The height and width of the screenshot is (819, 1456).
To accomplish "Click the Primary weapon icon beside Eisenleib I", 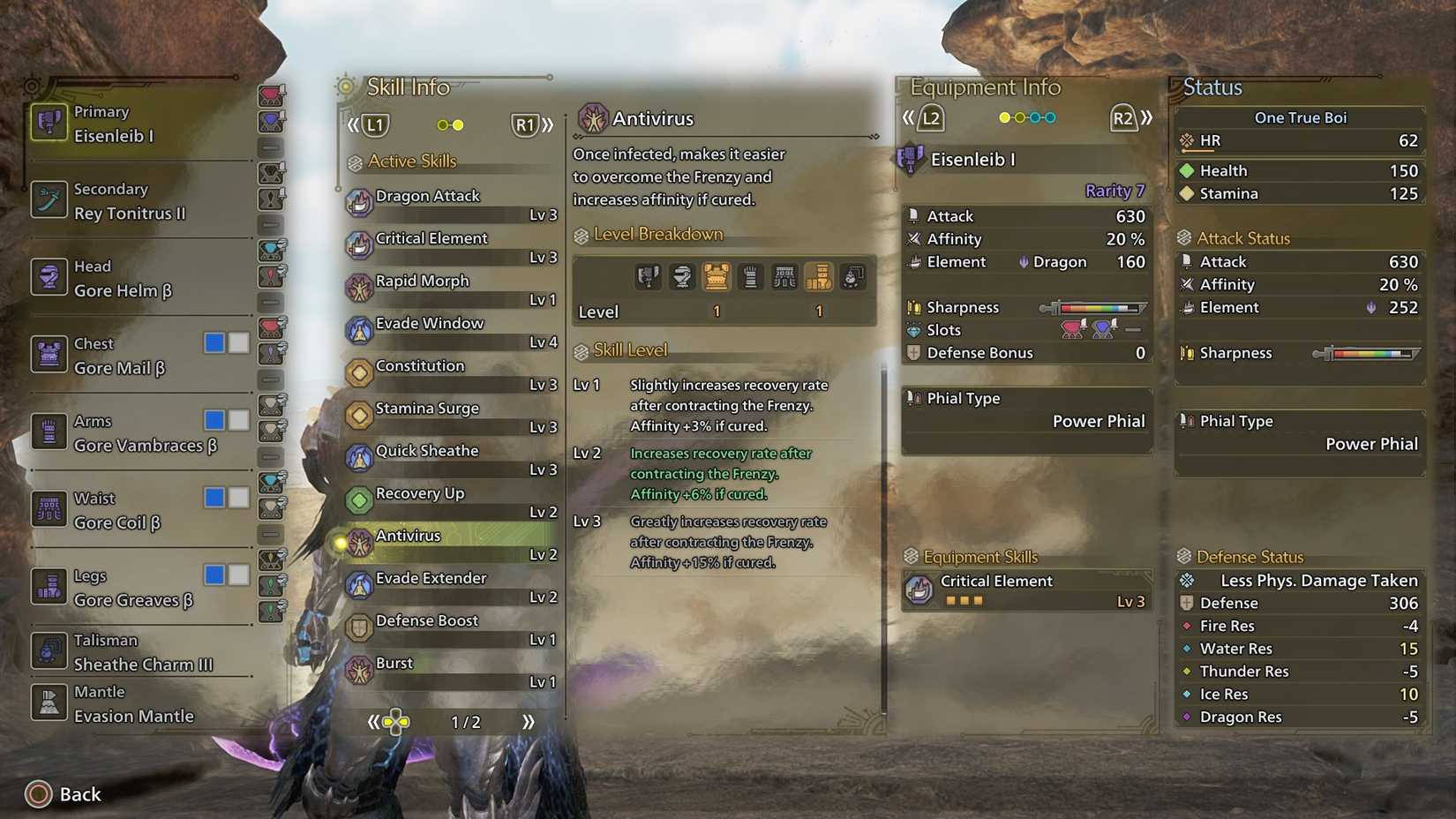I will [49, 122].
